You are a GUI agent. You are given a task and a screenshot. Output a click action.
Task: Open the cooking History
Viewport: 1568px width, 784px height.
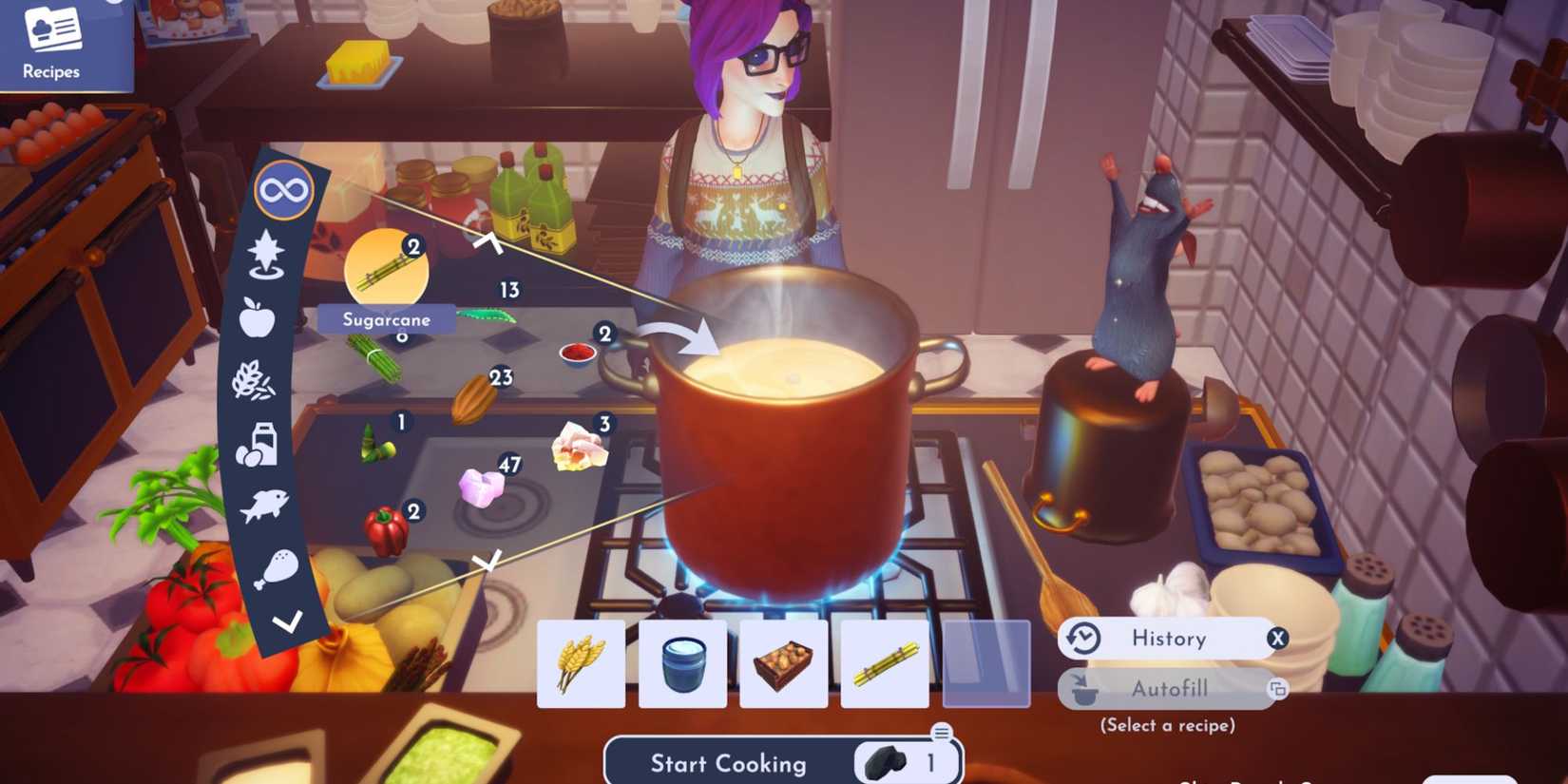click(1169, 639)
